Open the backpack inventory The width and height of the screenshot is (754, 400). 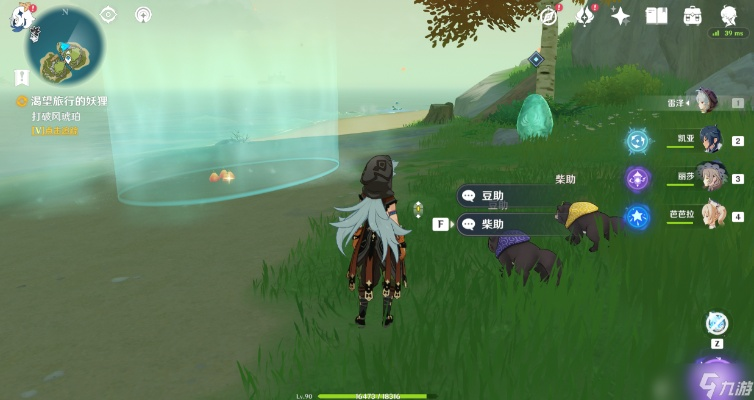[692, 15]
